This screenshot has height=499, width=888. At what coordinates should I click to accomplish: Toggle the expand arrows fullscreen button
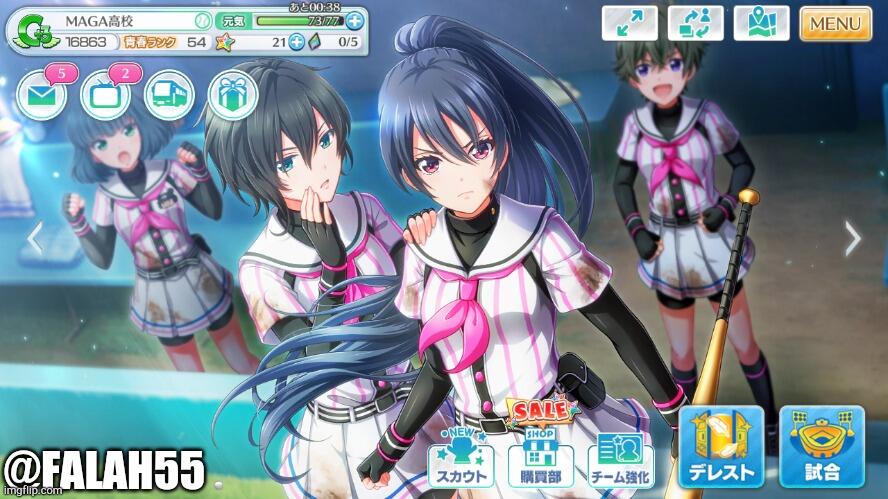(x=629, y=23)
